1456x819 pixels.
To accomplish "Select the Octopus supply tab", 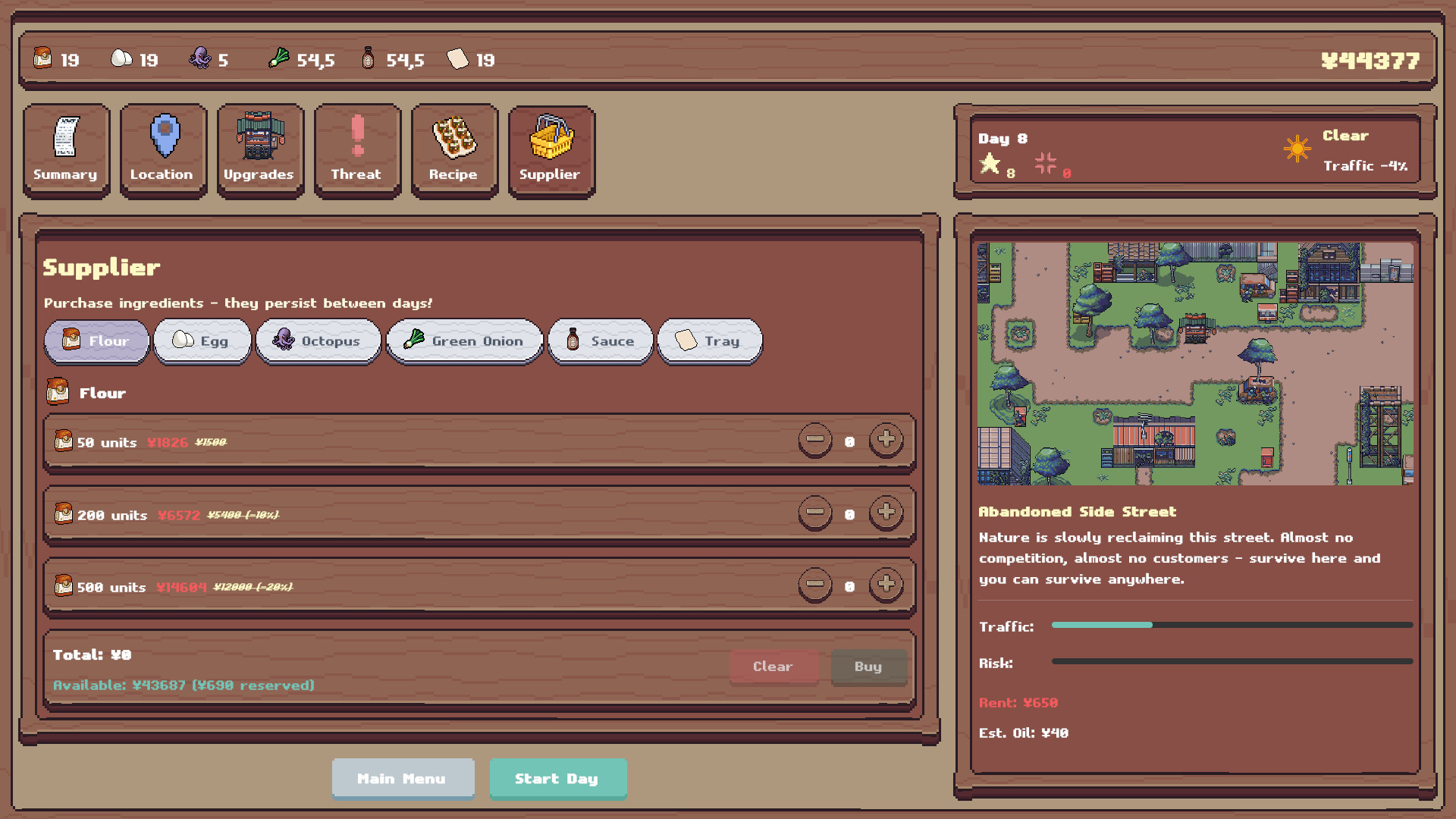I will (x=318, y=341).
